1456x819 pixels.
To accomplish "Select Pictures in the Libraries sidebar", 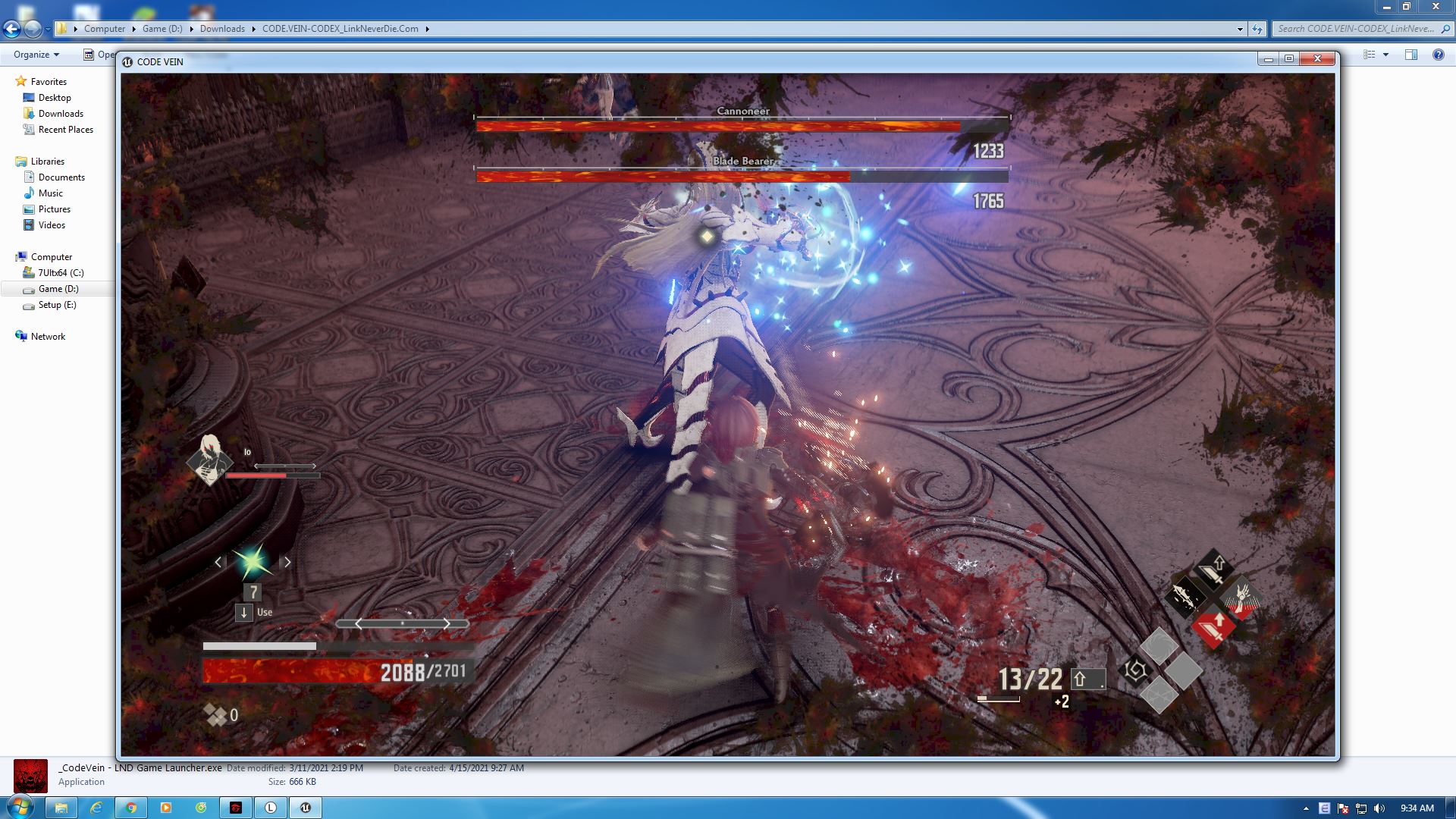I will (54, 209).
